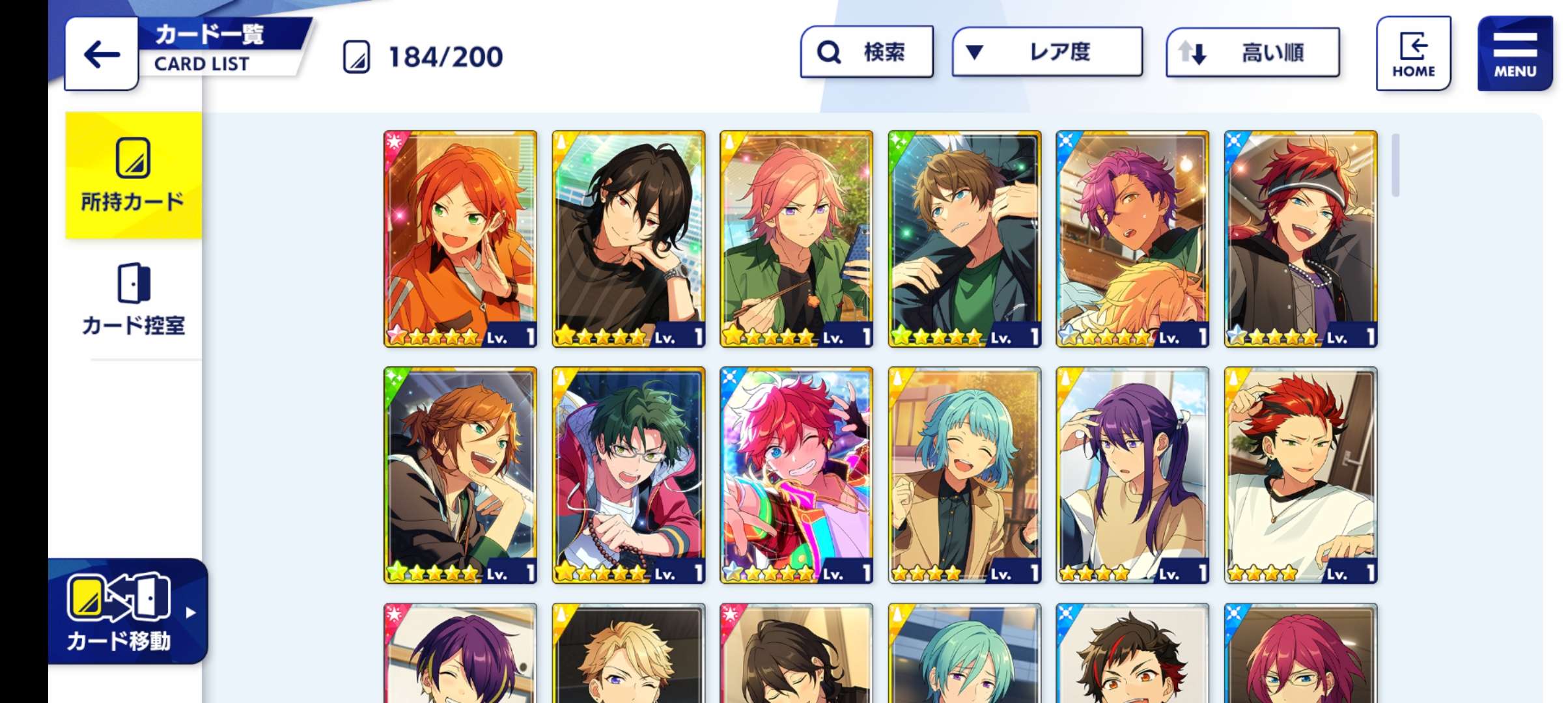The width and height of the screenshot is (1568, 703).
Task: Open the MENU button
Action: (1515, 54)
